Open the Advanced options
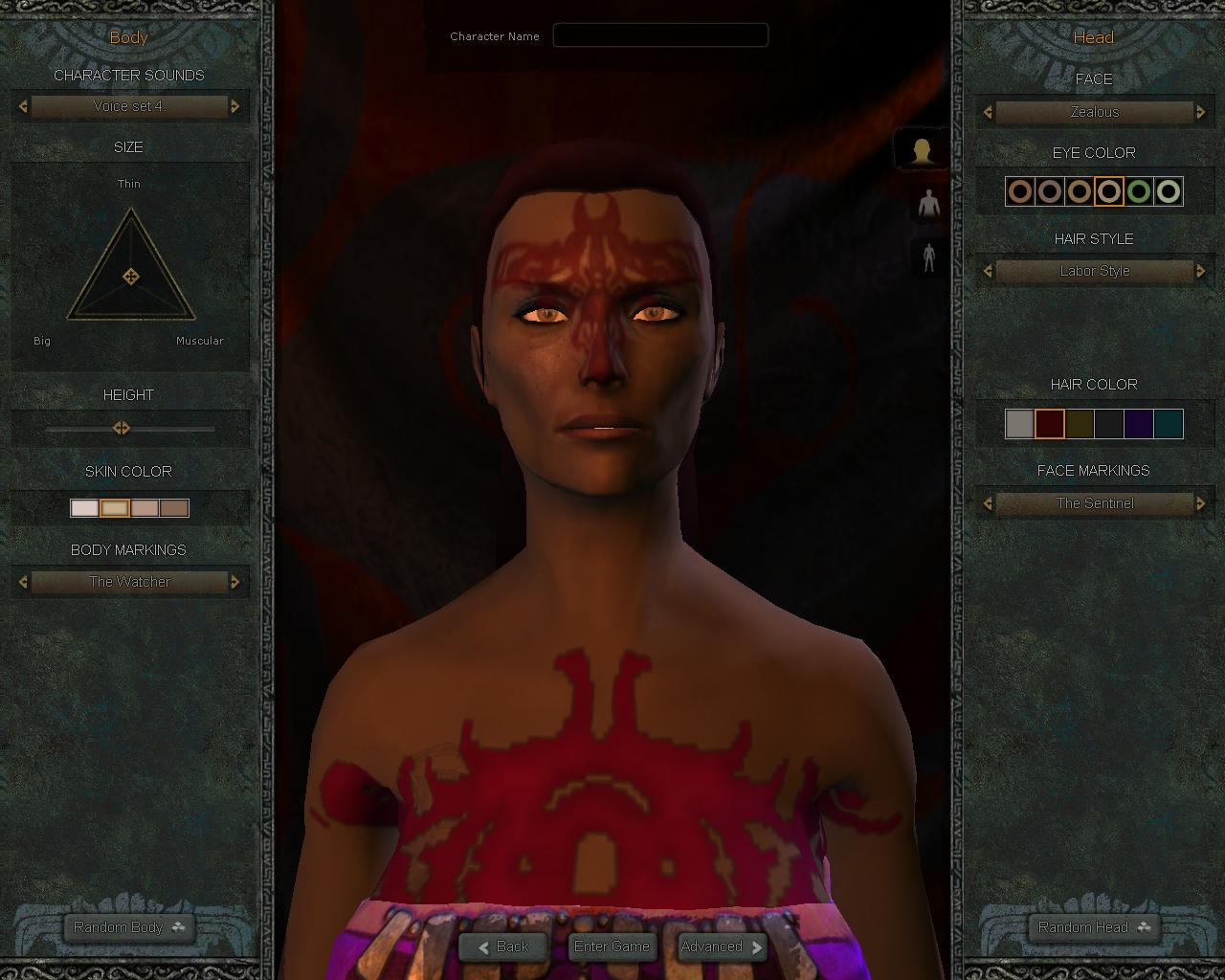This screenshot has width=1225, height=980. coord(722,947)
